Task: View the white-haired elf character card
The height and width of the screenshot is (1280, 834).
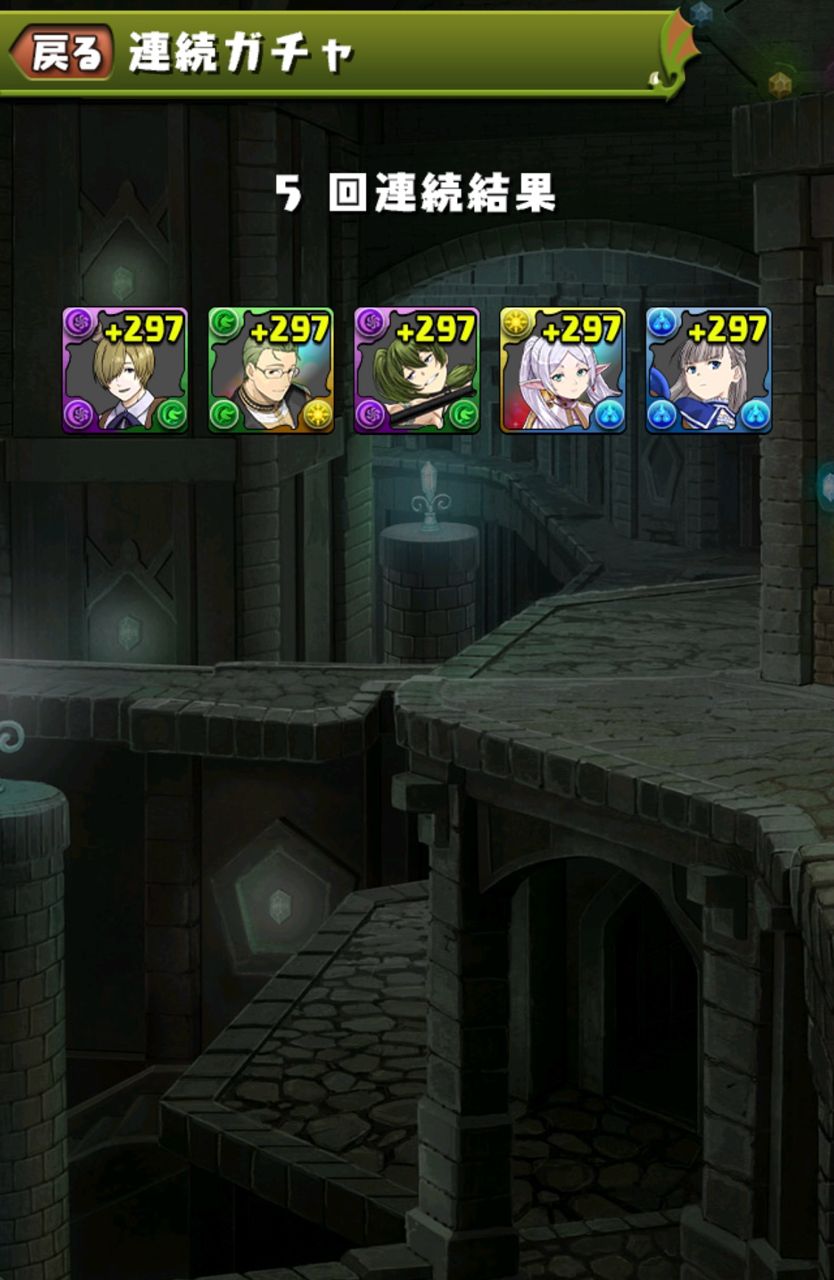Action: (563, 370)
